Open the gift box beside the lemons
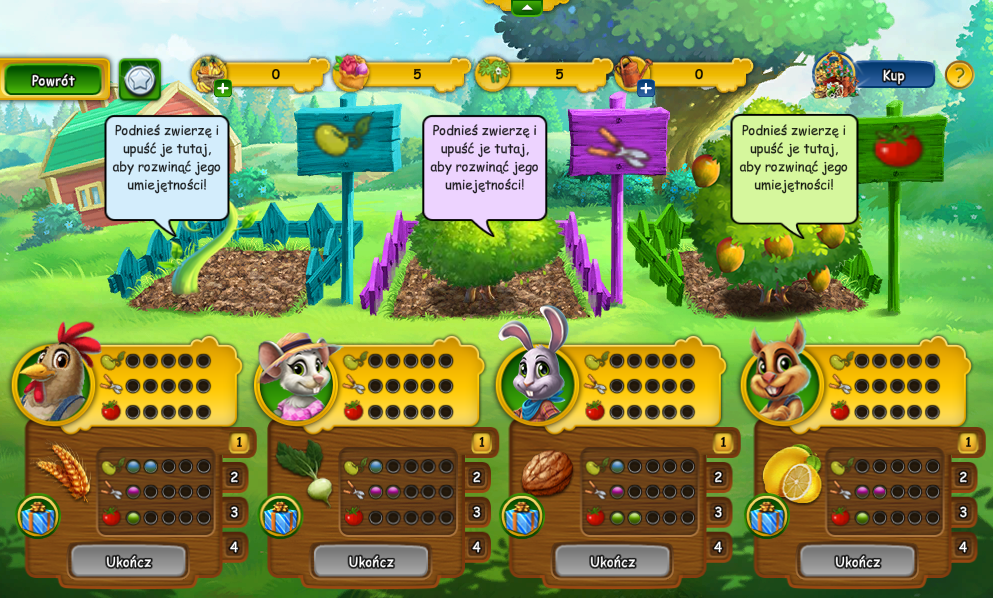The width and height of the screenshot is (993, 598). click(x=767, y=516)
